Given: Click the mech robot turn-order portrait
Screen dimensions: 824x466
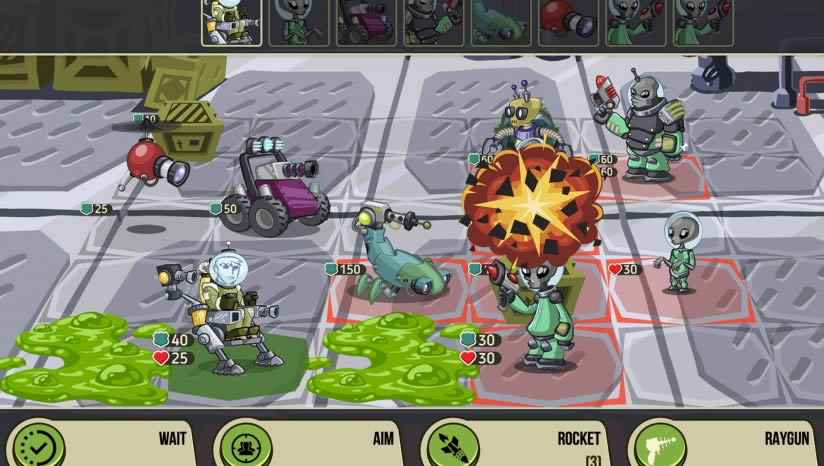Looking at the screenshot, I should pos(231,22).
